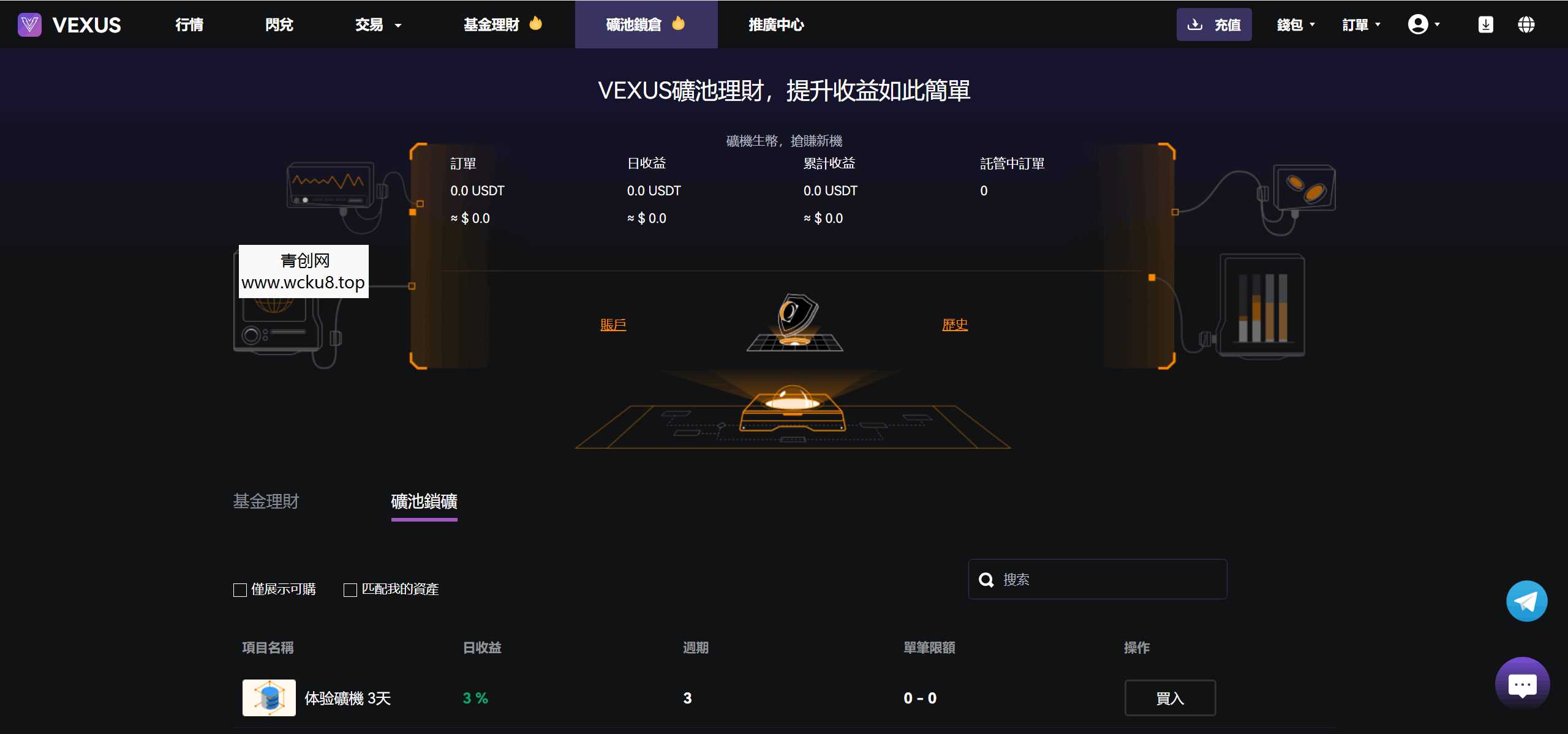Click the VEXUS logo icon
Image resolution: width=1568 pixels, height=734 pixels.
click(29, 24)
